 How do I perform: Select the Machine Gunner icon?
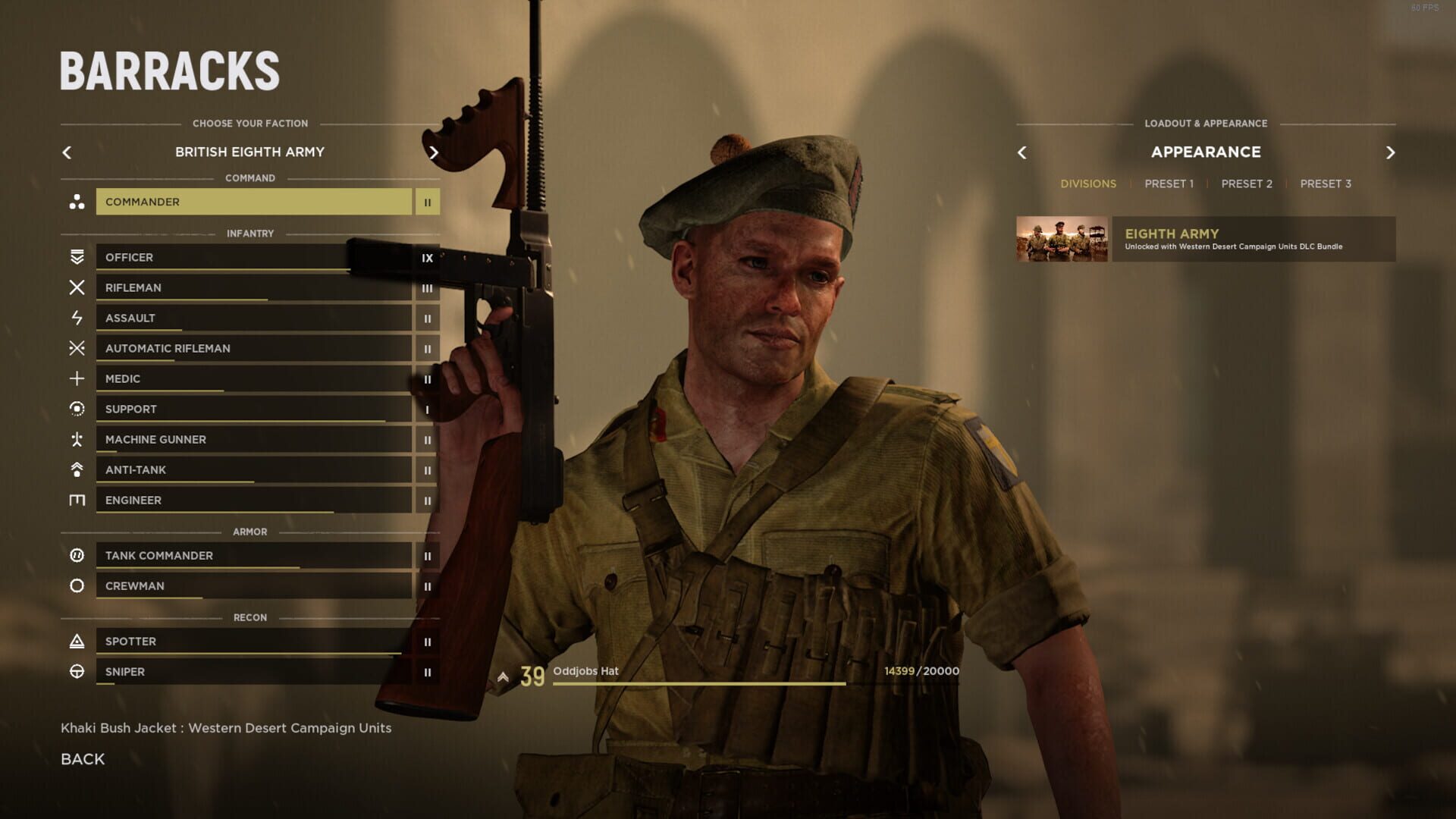76,439
